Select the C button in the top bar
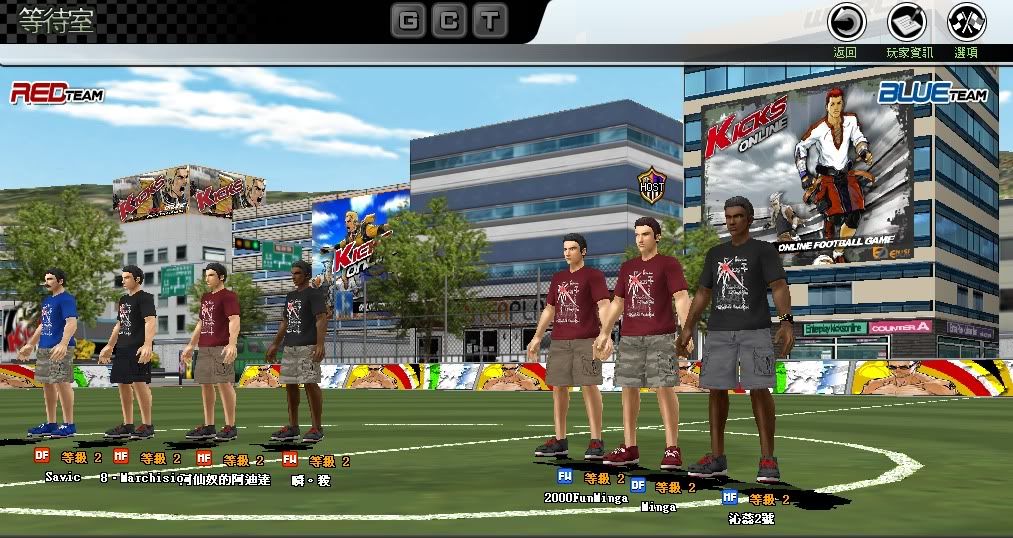 click(x=449, y=20)
